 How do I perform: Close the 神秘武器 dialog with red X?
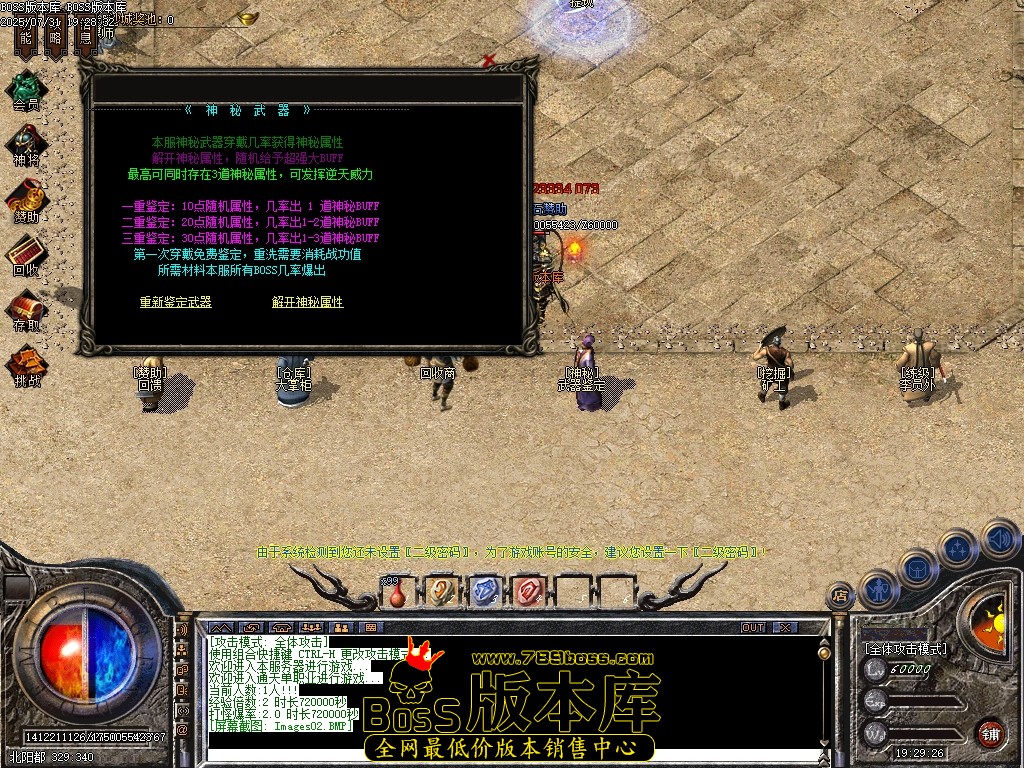(x=488, y=61)
